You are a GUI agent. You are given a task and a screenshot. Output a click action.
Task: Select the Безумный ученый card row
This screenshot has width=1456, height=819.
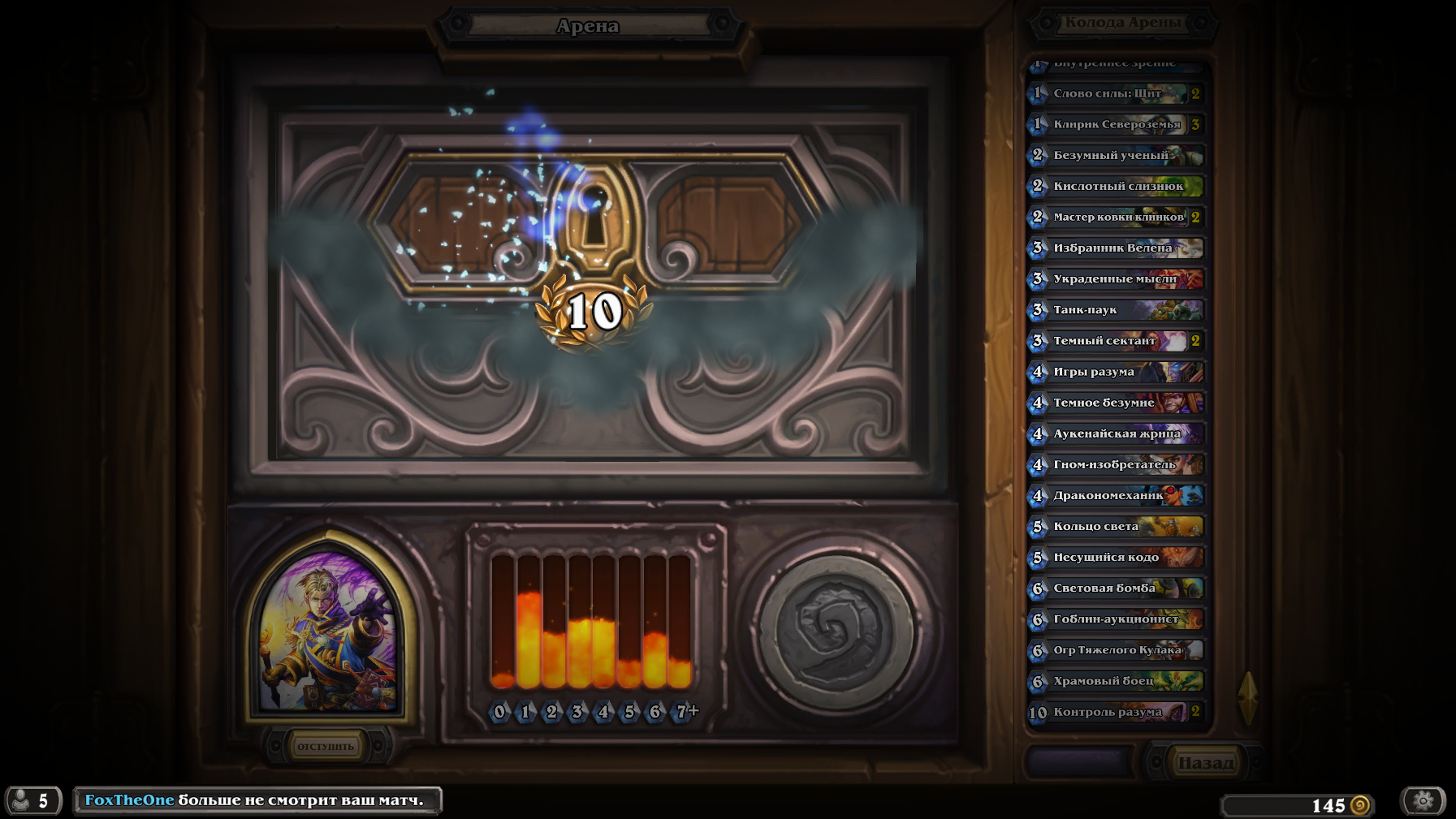coord(1116,155)
